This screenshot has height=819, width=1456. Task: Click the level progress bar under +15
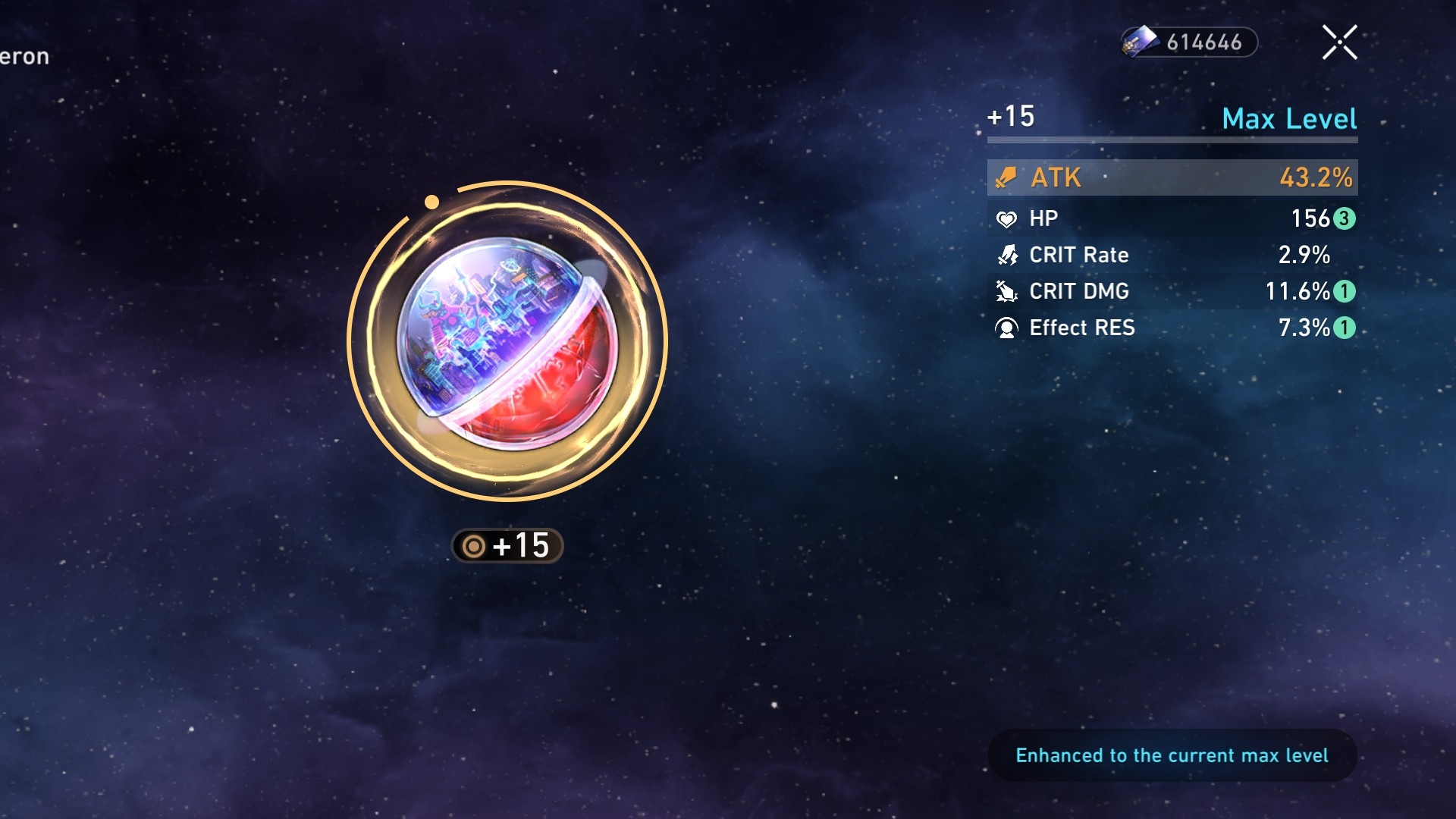1172,140
